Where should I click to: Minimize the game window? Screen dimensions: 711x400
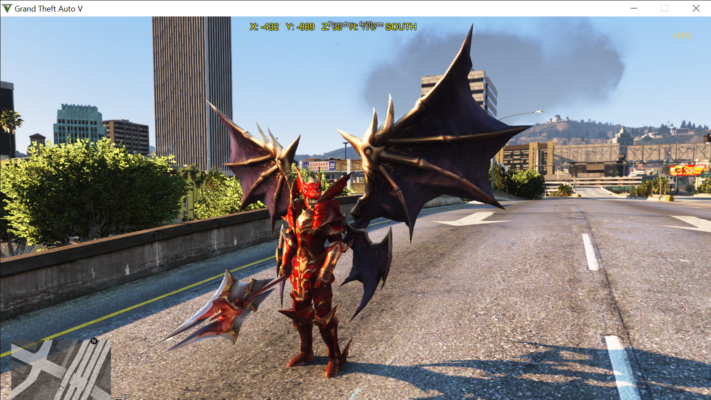(633, 8)
